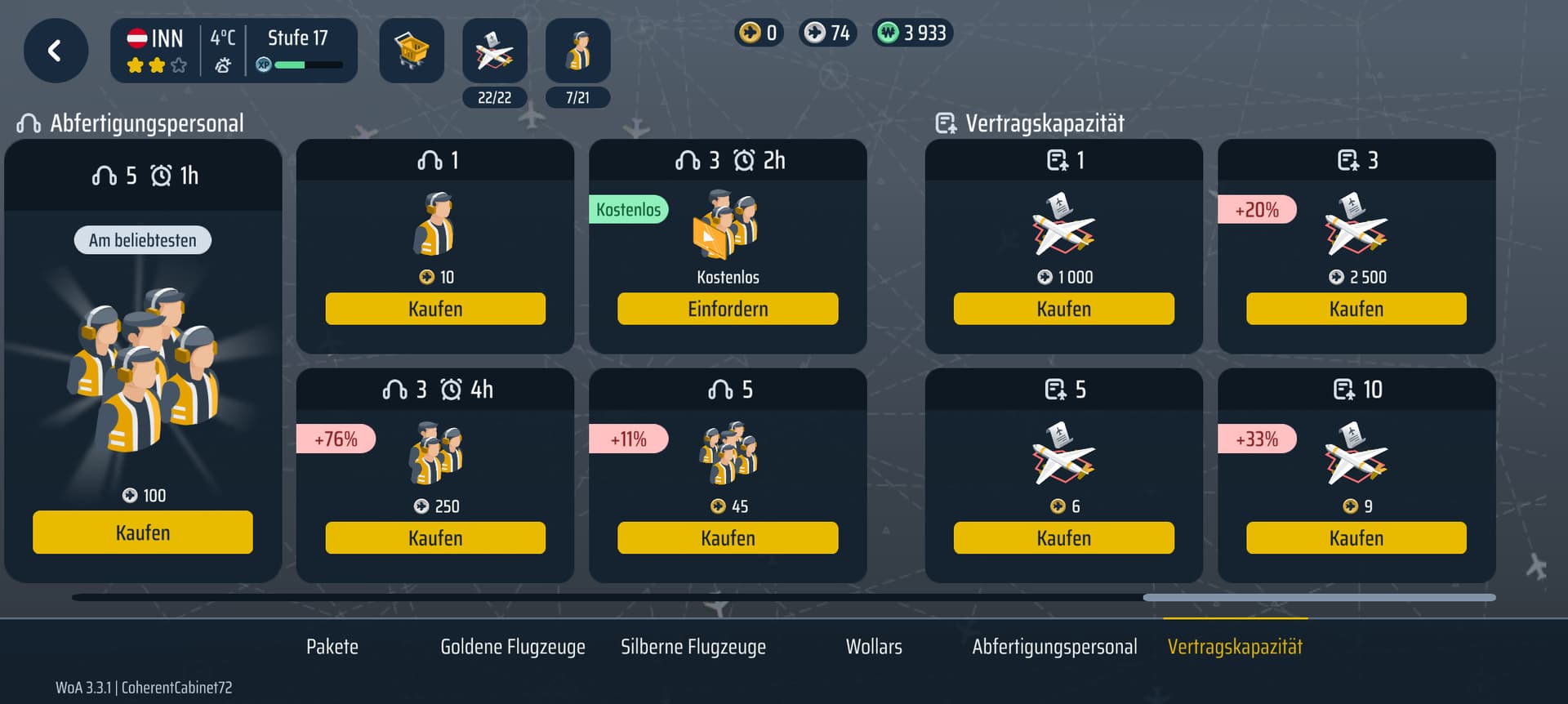1568x704 pixels.
Task: Buy the most popular 5-staff pack for 100
Action: tap(143, 532)
